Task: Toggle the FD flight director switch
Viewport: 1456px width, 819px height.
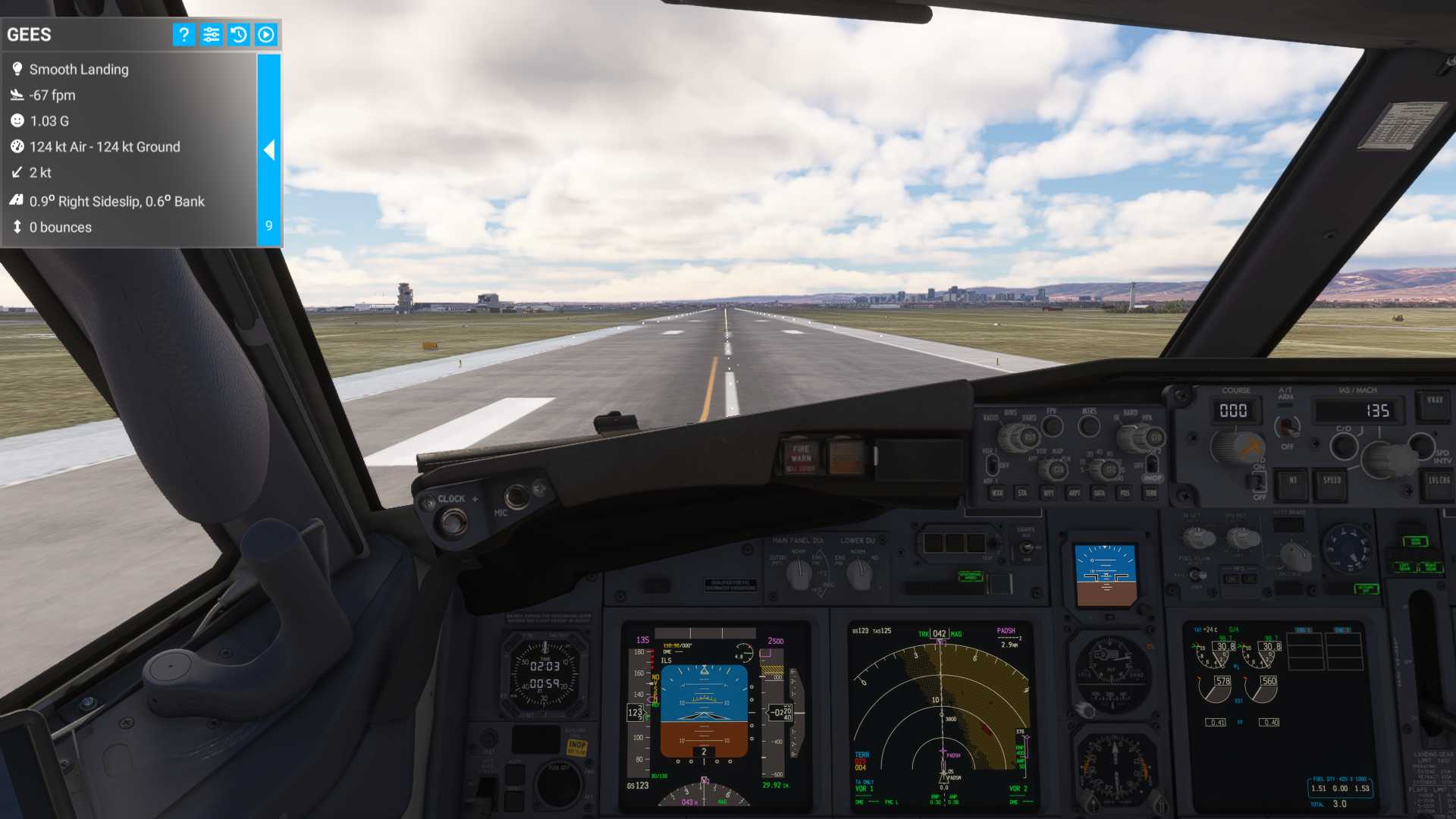Action: click(1260, 482)
